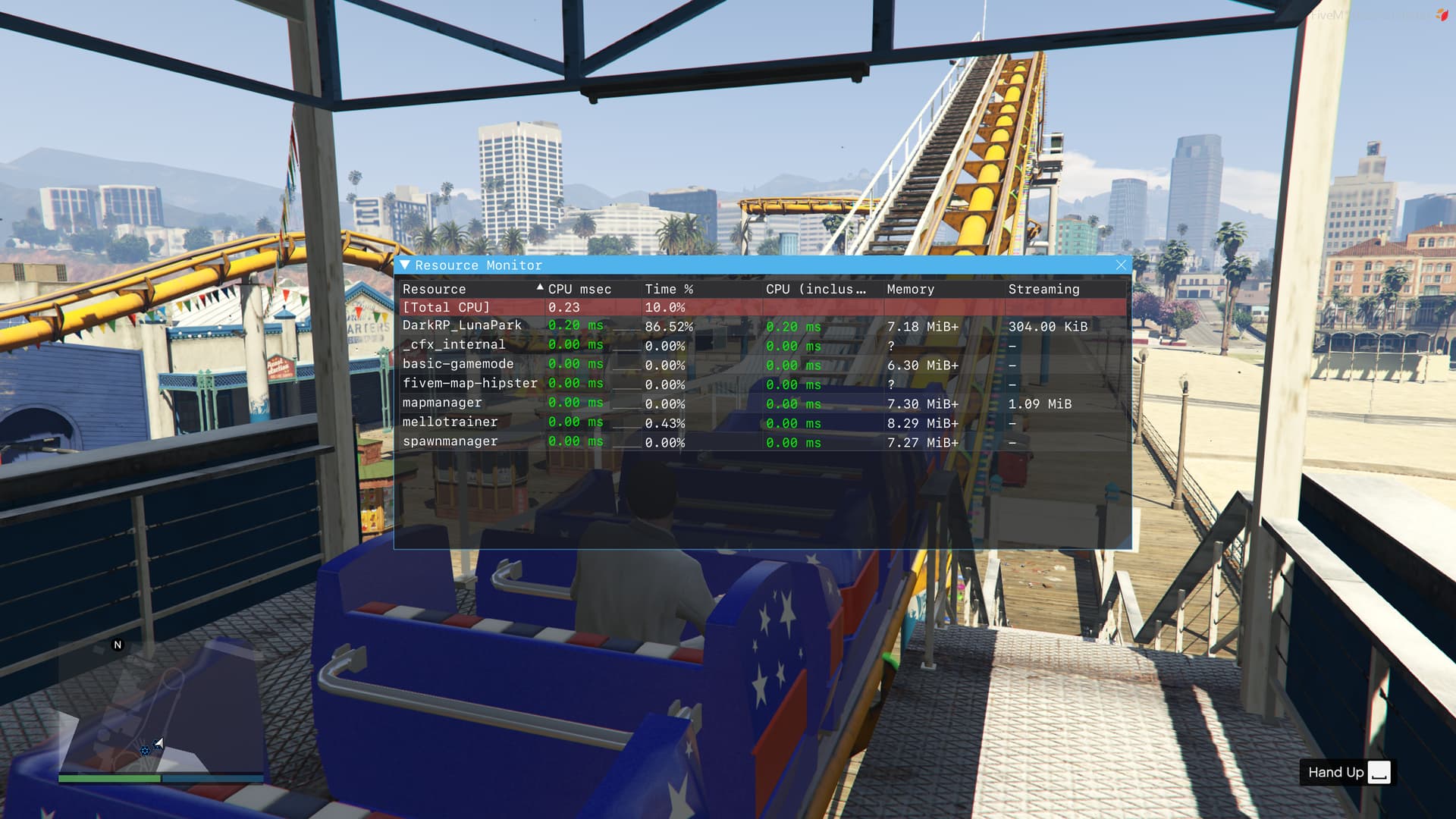
Task: Click the FiveM leaf logo in top-right corner
Action: tap(1438, 14)
